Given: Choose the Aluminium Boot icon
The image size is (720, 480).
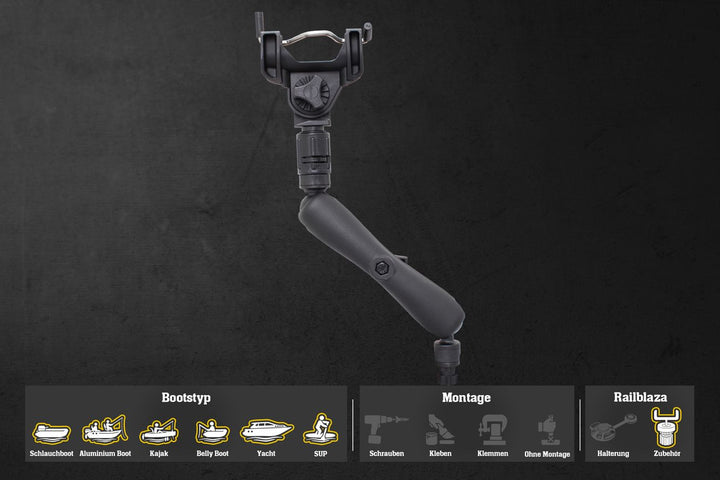Looking at the screenshot, I should coord(104,430).
